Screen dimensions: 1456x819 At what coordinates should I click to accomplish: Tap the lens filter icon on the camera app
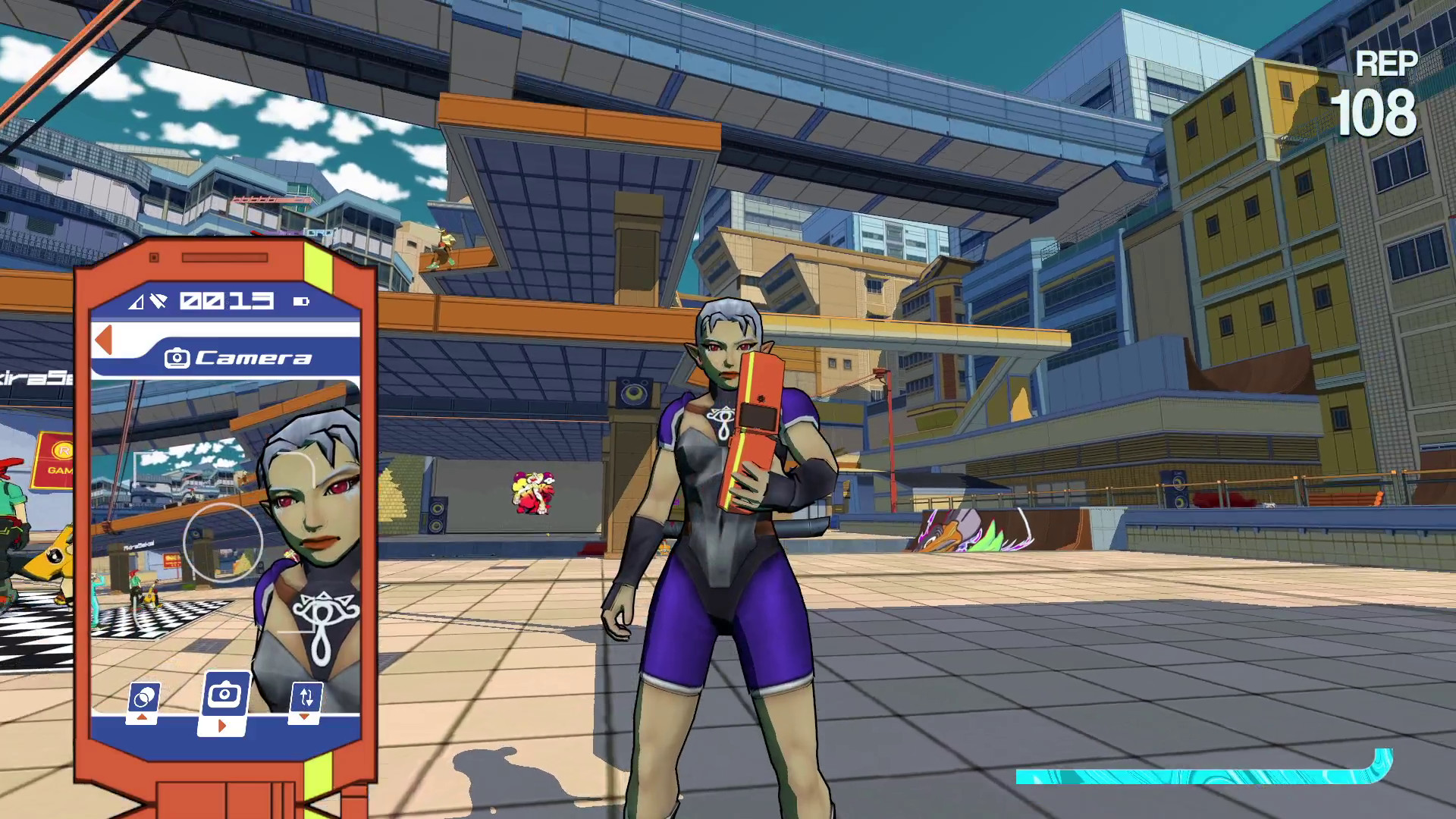[x=144, y=697]
